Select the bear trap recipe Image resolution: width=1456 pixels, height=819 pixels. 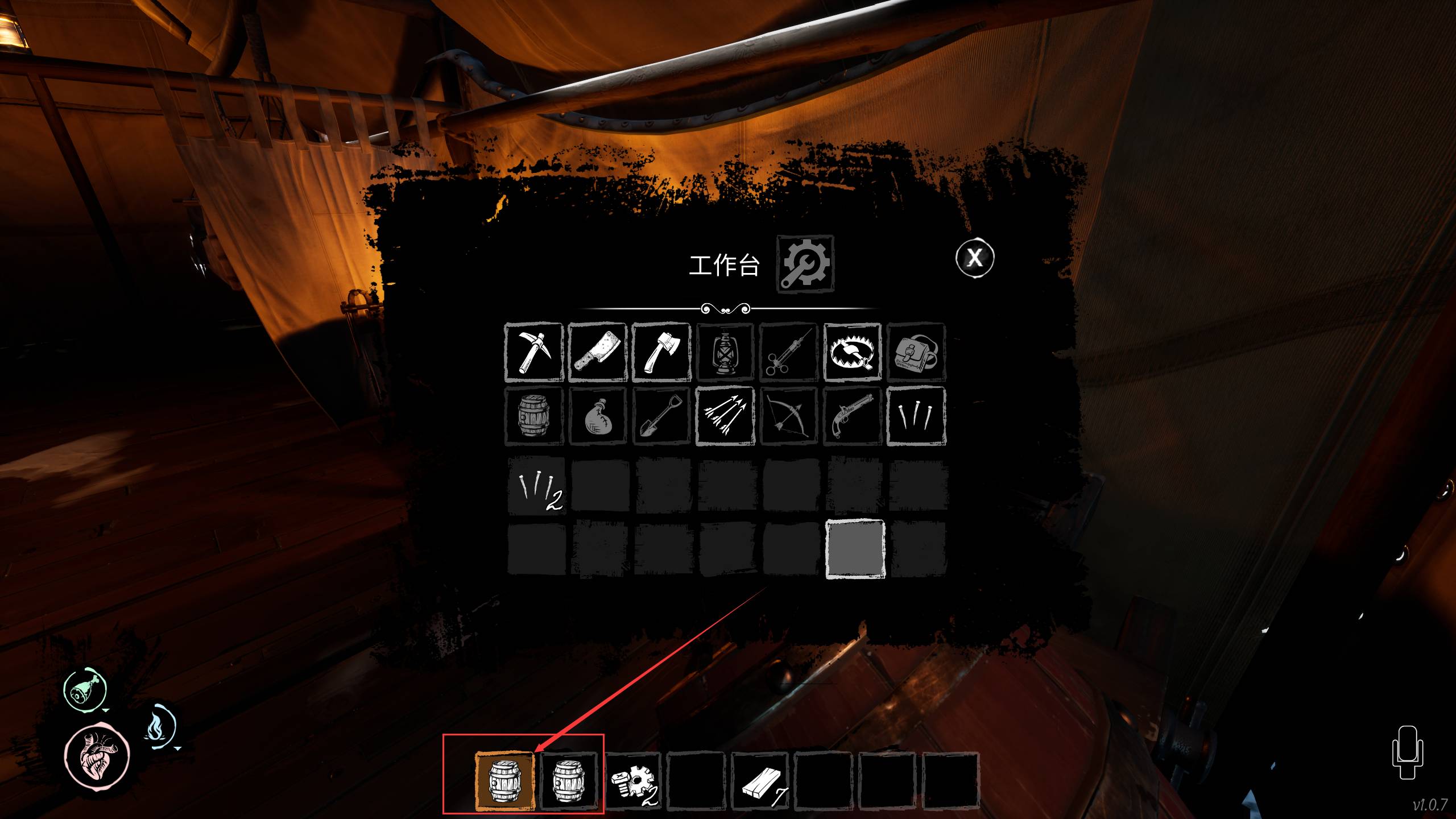853,352
